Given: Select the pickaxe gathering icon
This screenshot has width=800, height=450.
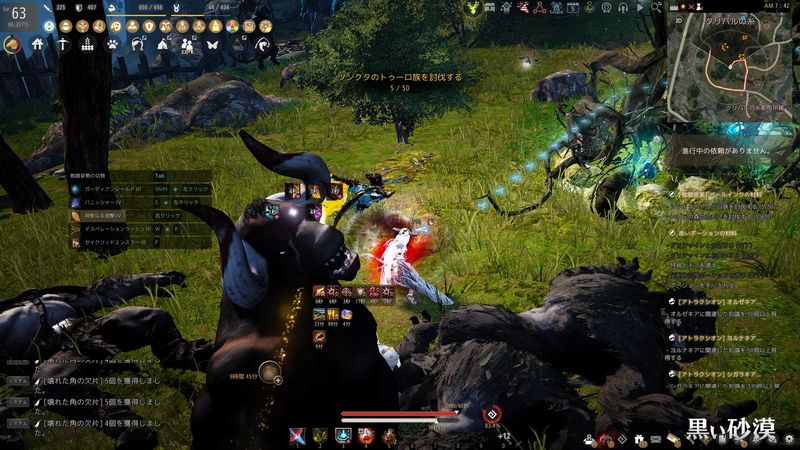Looking at the screenshot, I should (x=62, y=45).
